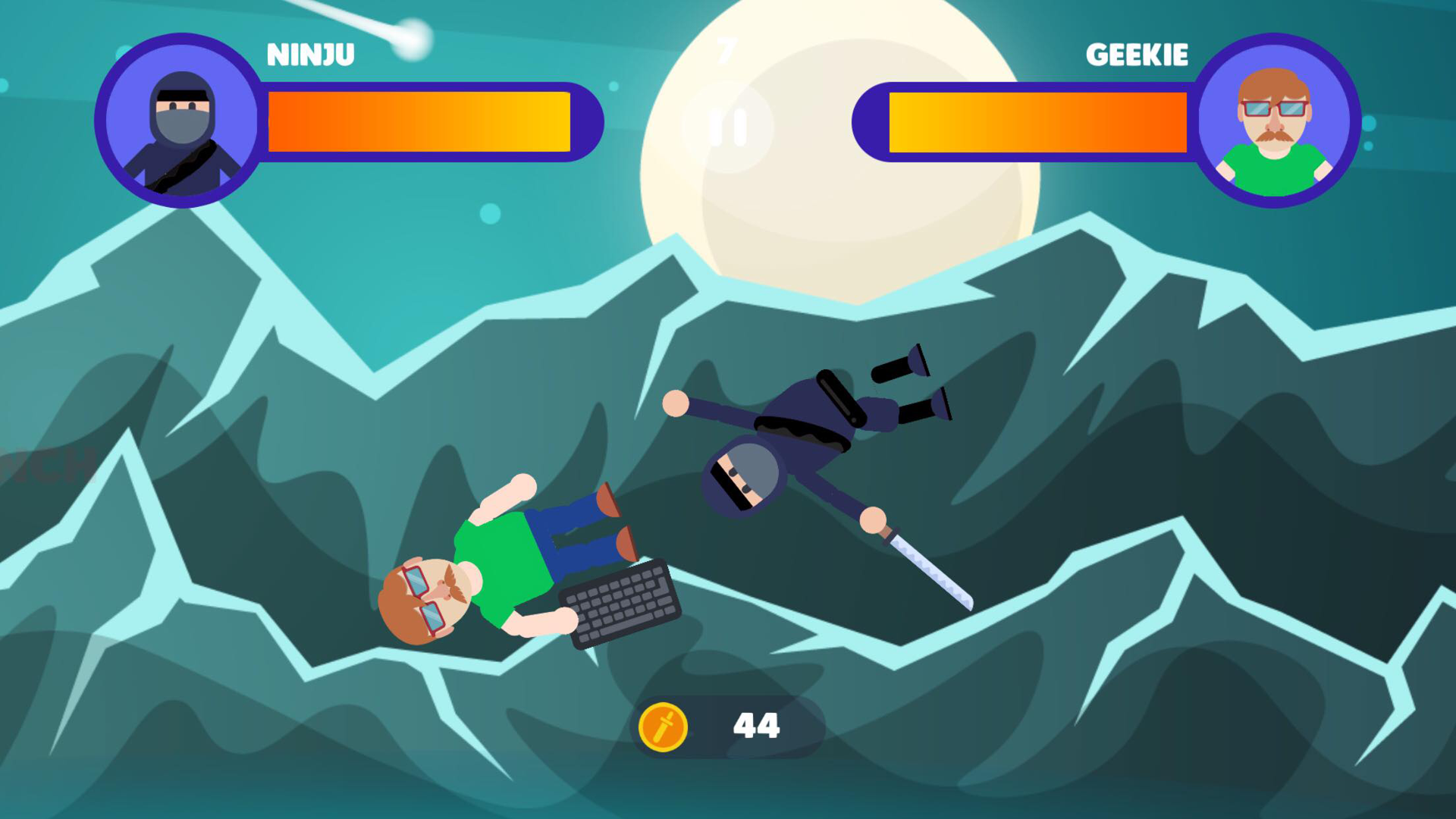1456x819 pixels.
Task: Select NINJU's ninja avatar icon
Action: coord(180,121)
